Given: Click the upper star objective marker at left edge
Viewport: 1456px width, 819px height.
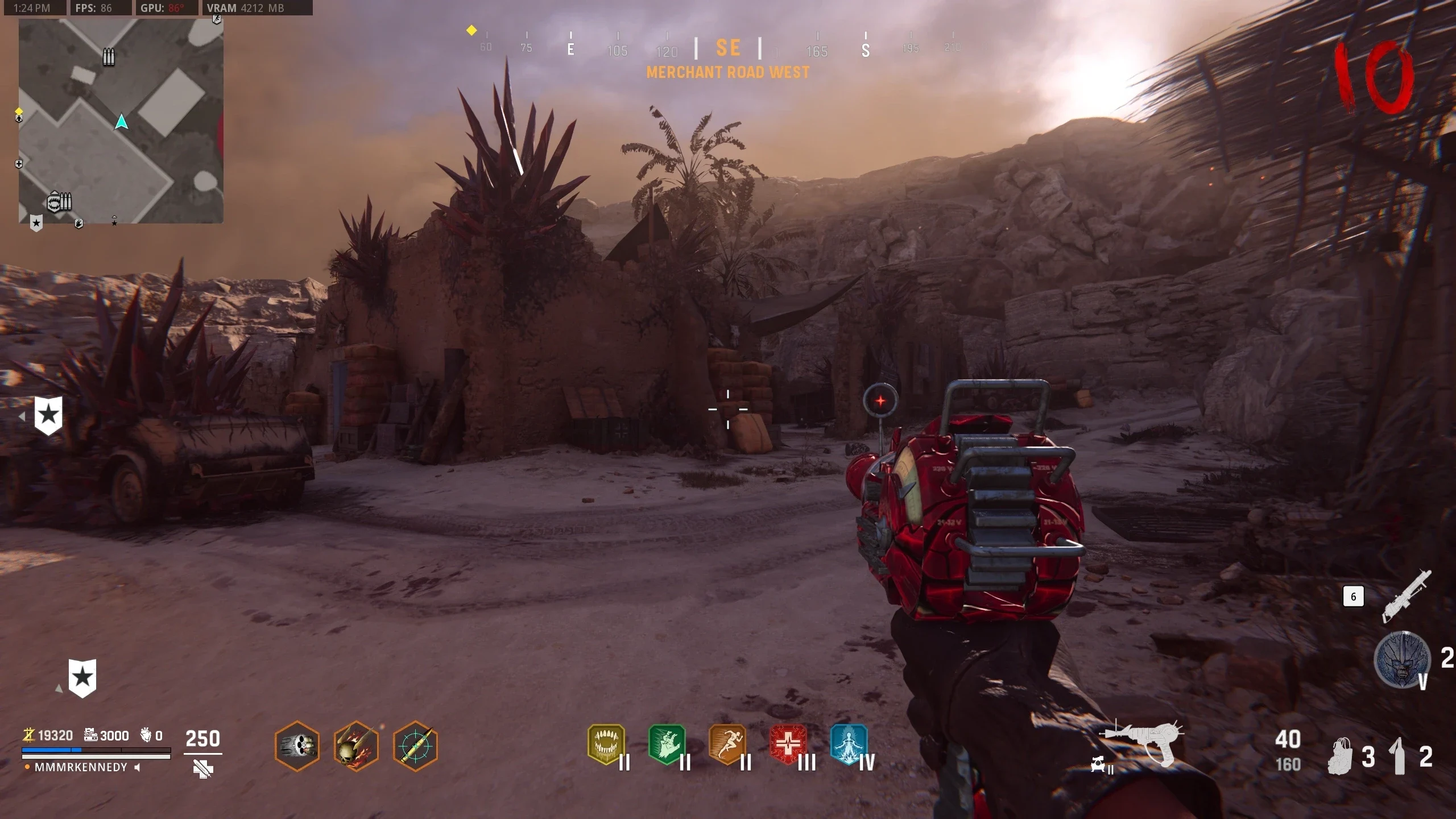Looking at the screenshot, I should [48, 415].
